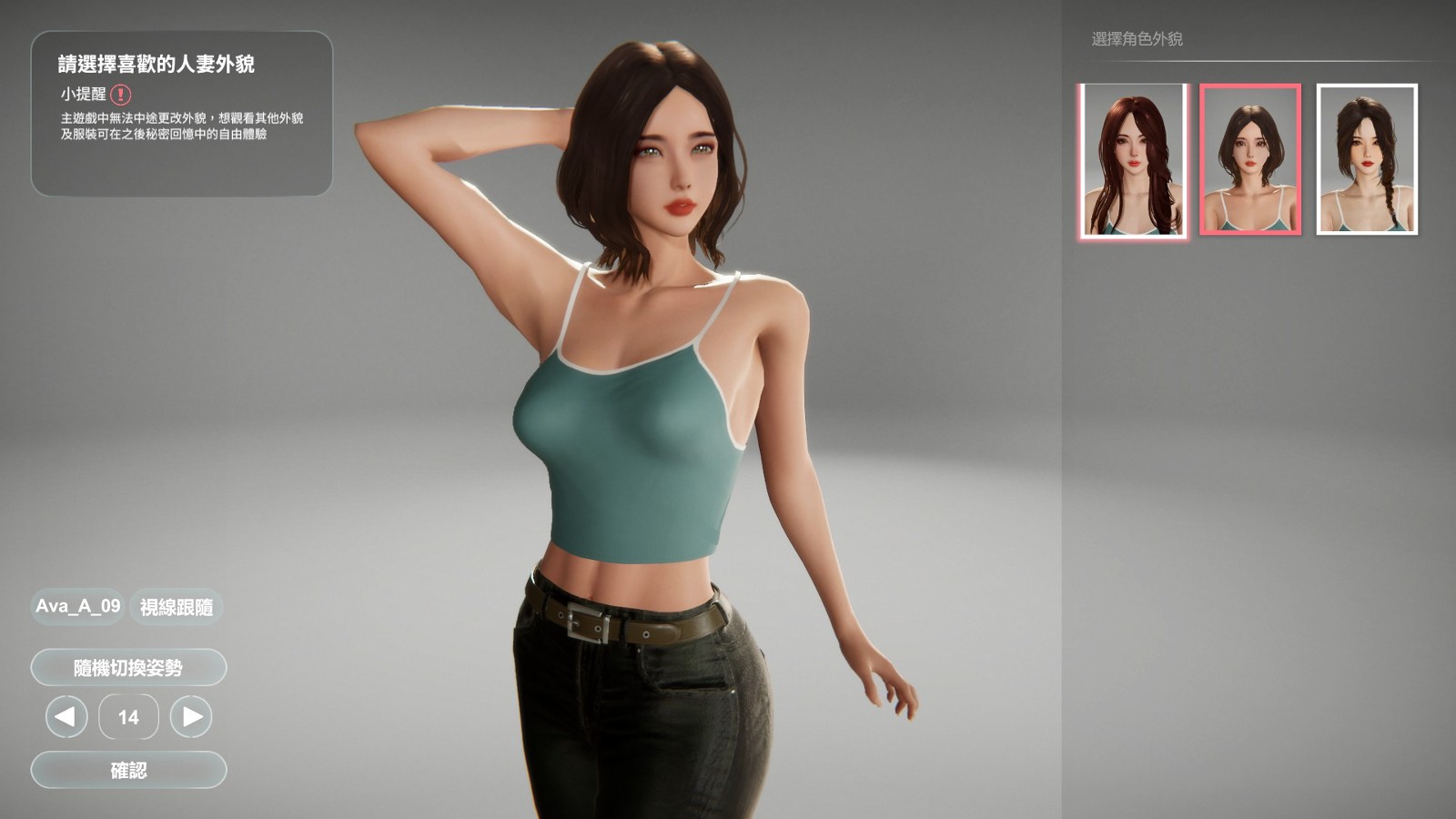Select the short dark bob hair portrait
1456x819 pixels.
[1250, 160]
